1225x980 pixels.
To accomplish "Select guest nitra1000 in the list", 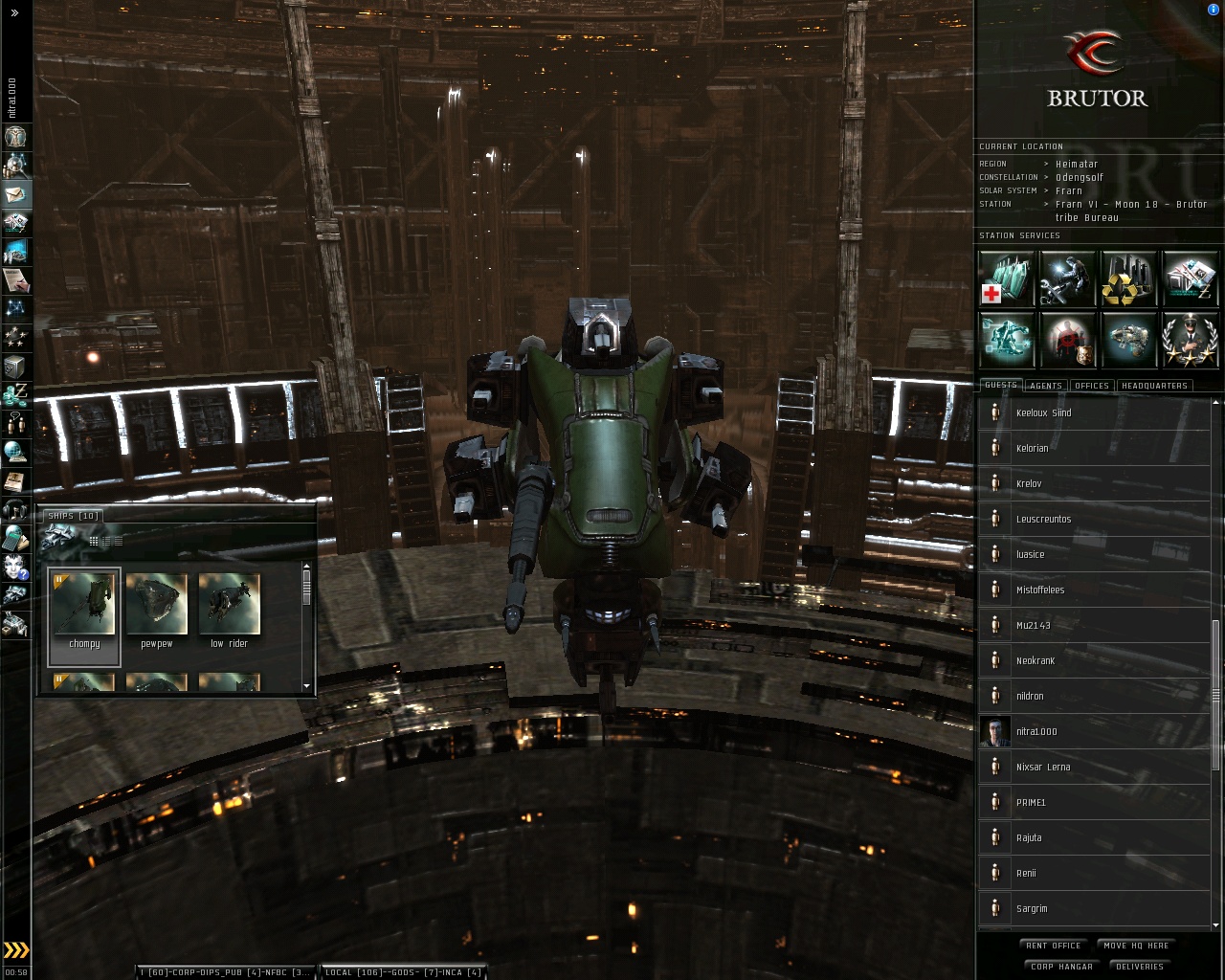I will point(1036,732).
